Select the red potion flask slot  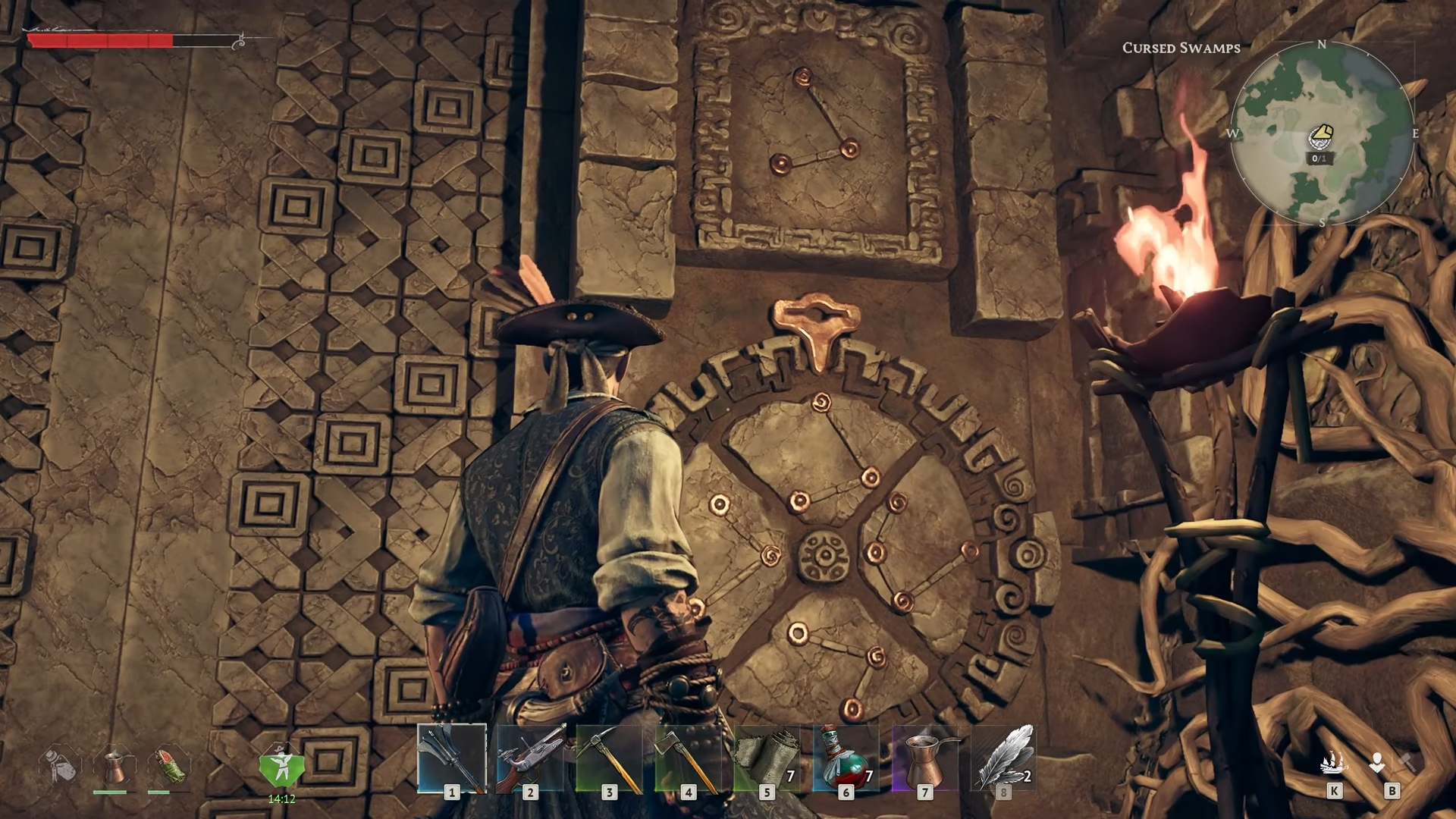[x=846, y=758]
